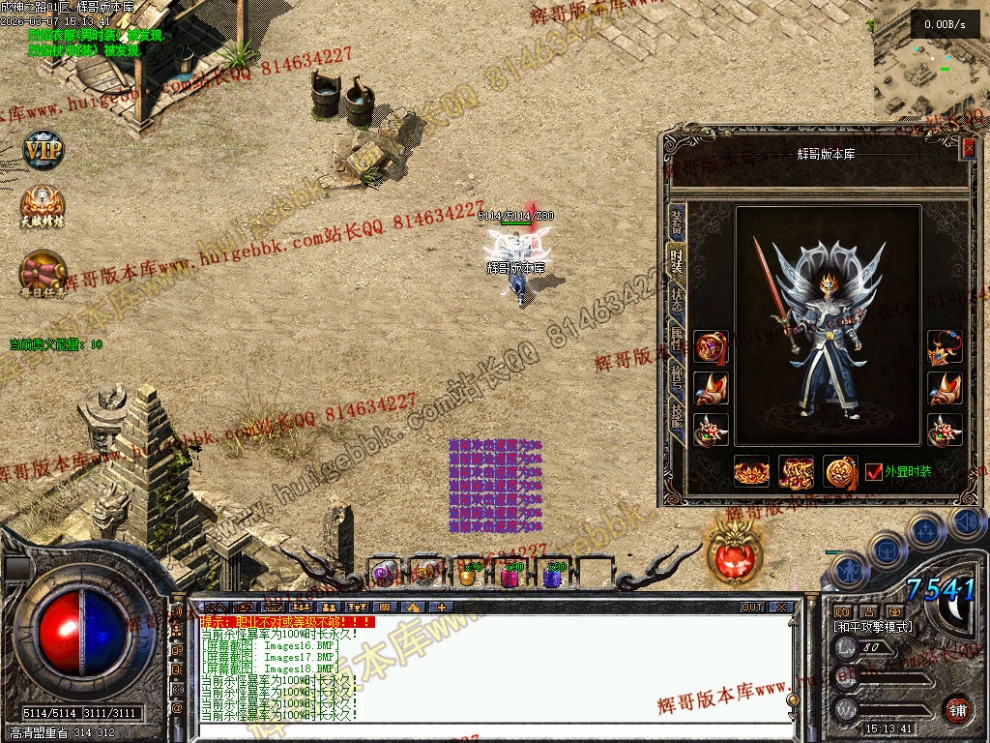
Task: Open the VIP menu icon
Action: (x=43, y=151)
